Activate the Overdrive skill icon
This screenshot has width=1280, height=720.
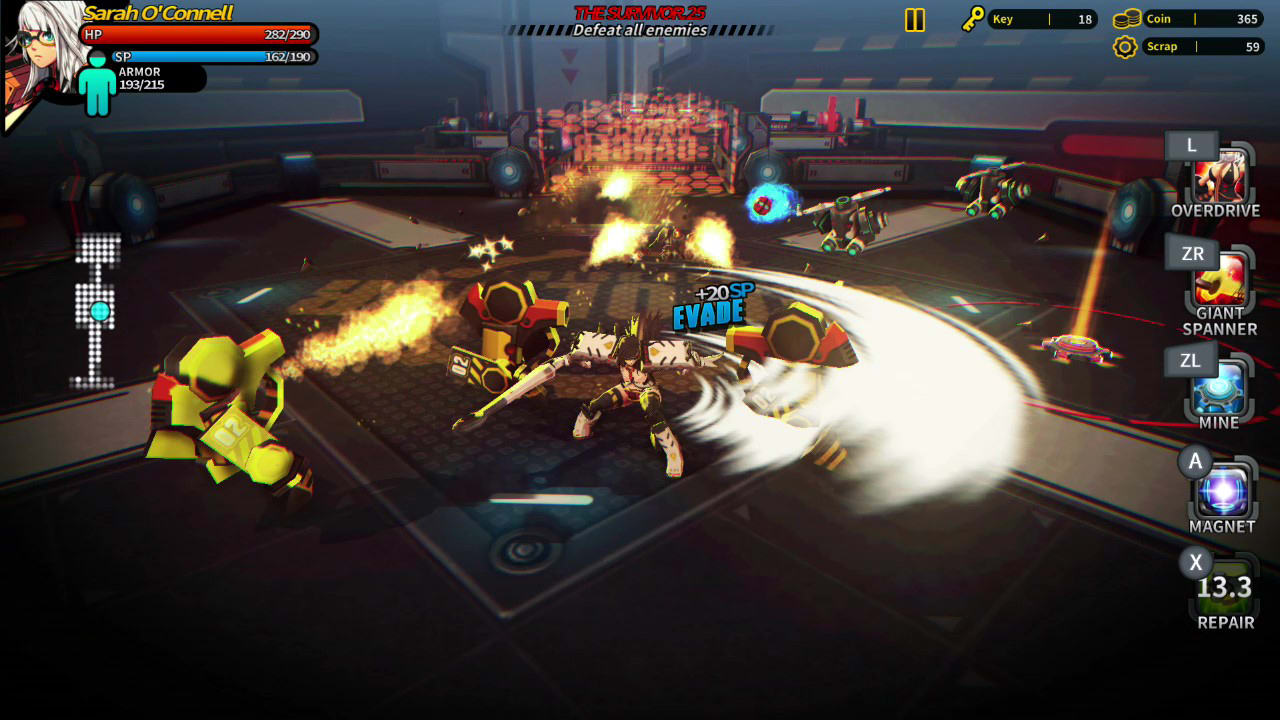click(x=1222, y=178)
